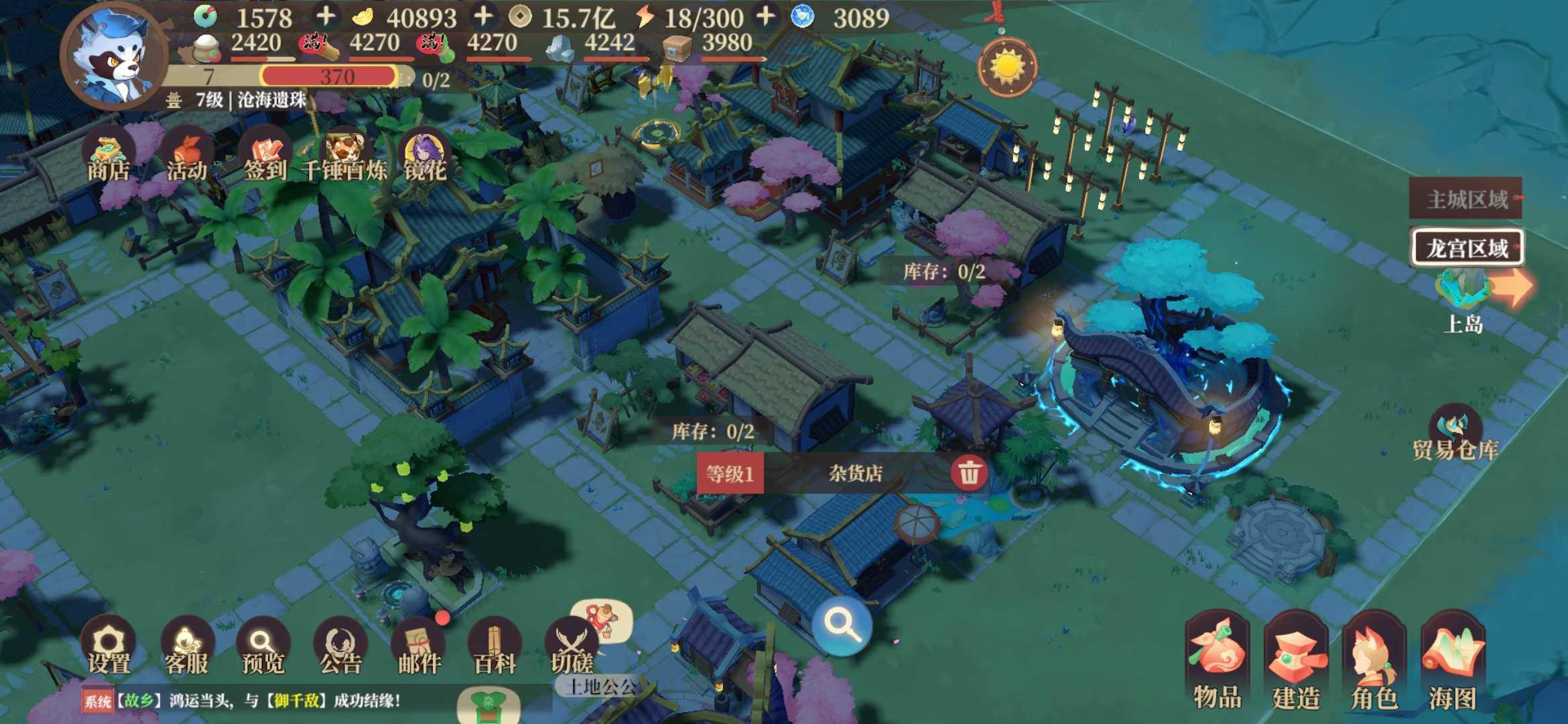Delete the 杂货店 with the trash button
This screenshot has height=724, width=1568.
point(968,473)
